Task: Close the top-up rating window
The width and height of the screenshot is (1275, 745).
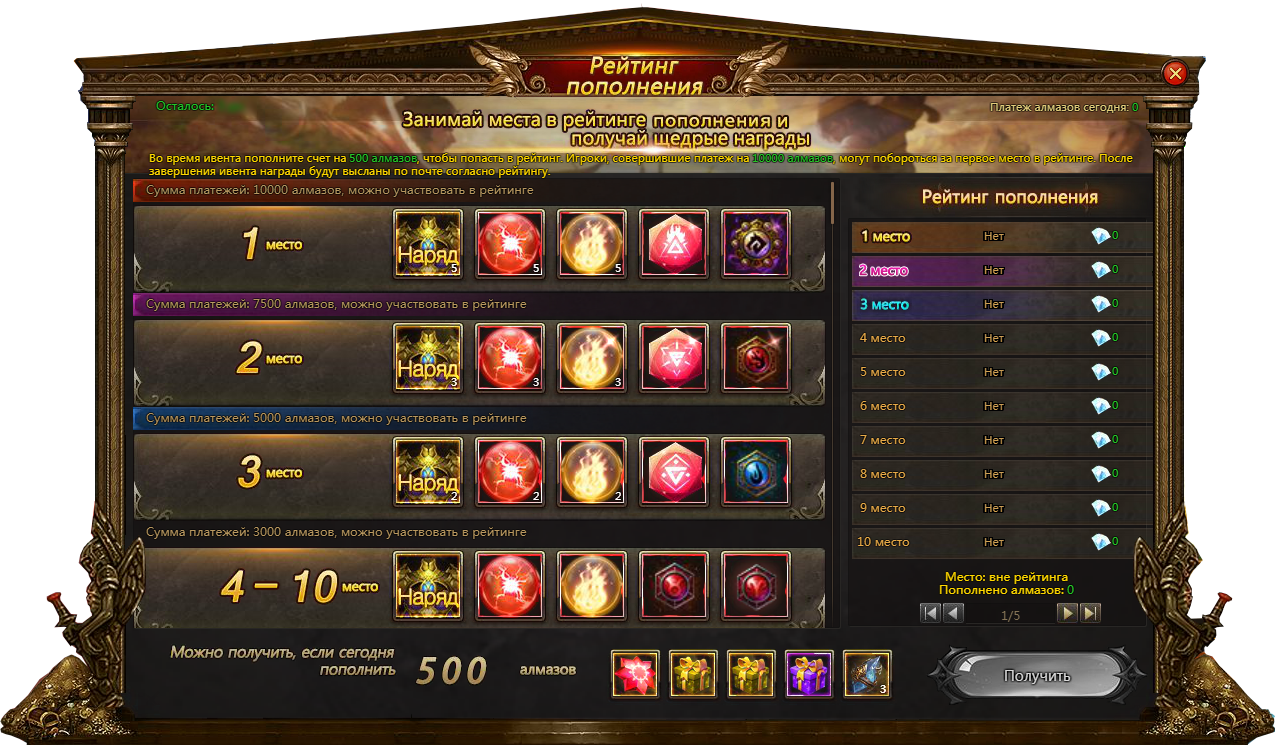Action: coord(1175,73)
